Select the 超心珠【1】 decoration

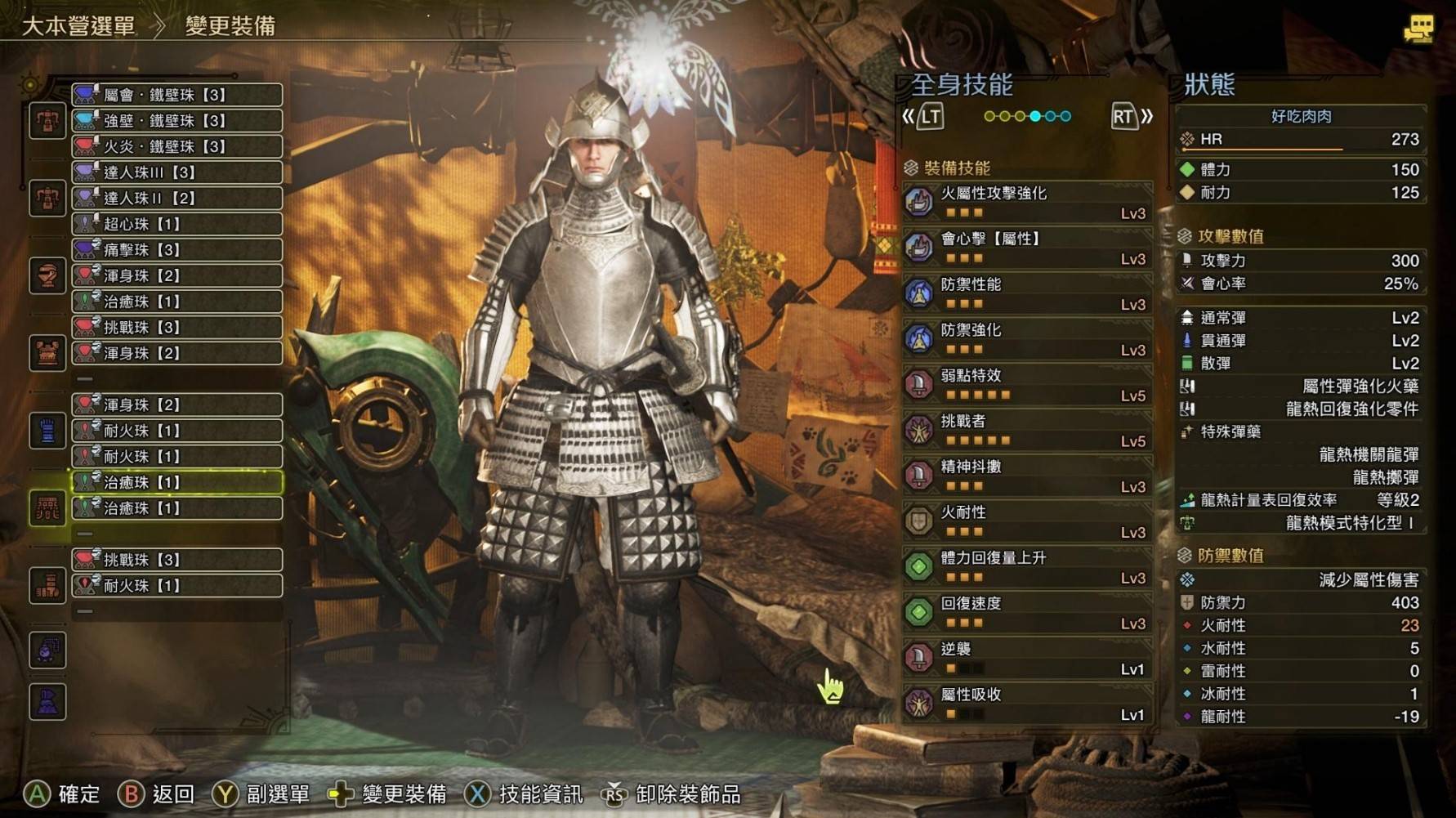[177, 224]
